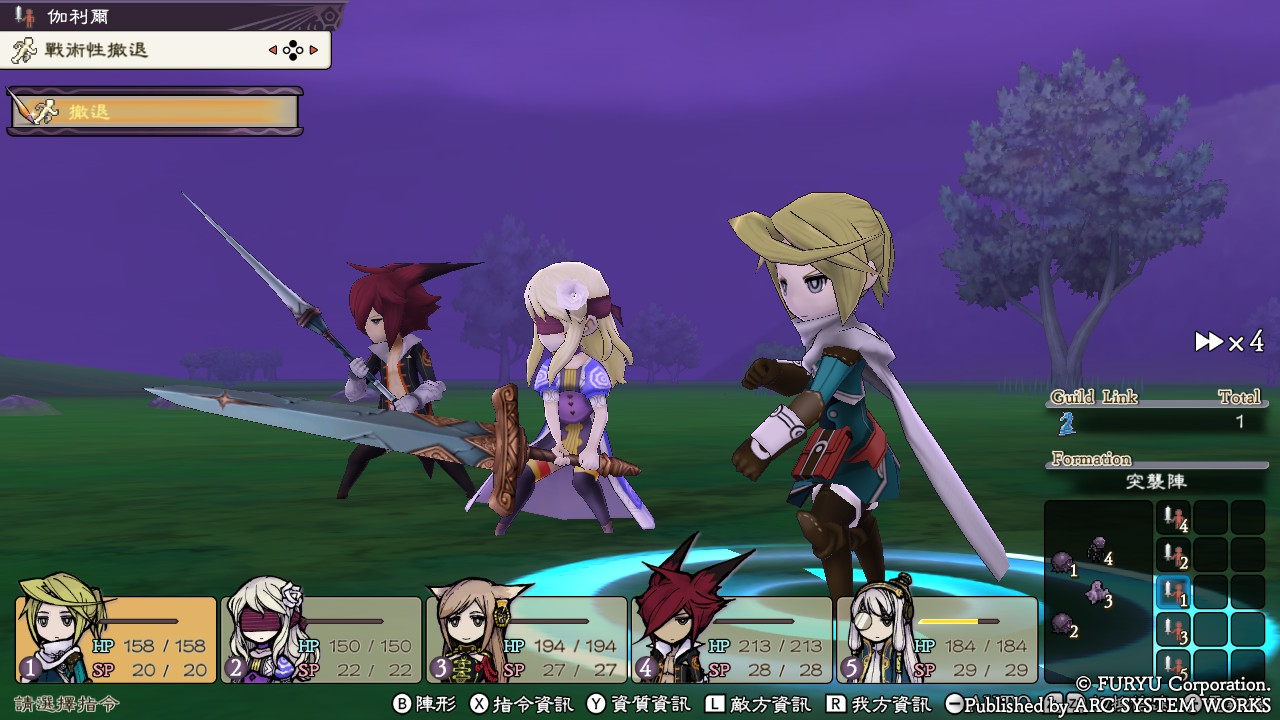Image resolution: width=1280 pixels, height=720 pixels.
Task: Select party member 5 with the monocle
Action: (937, 639)
